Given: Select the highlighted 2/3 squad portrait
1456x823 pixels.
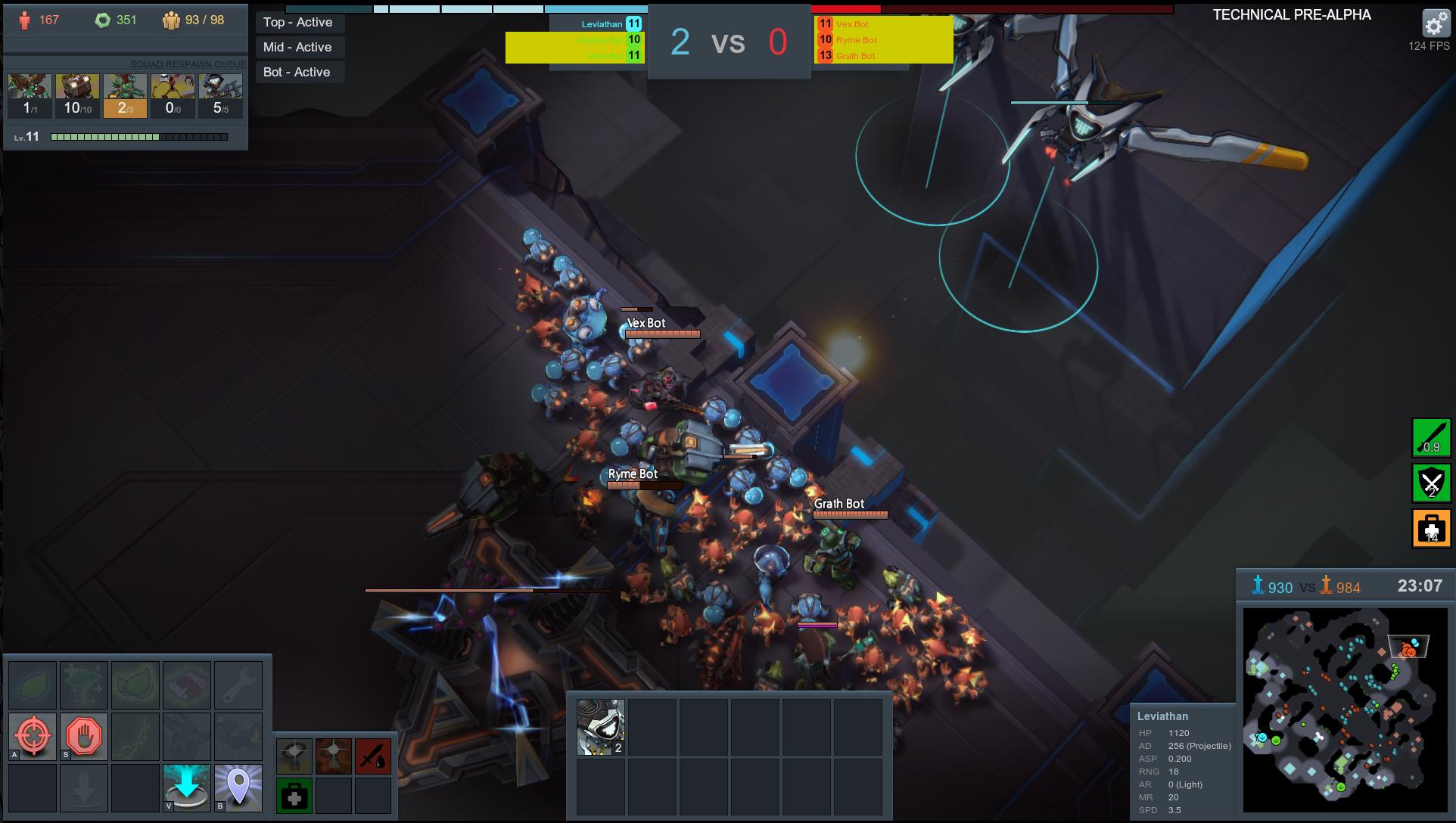Looking at the screenshot, I should tap(125, 96).
